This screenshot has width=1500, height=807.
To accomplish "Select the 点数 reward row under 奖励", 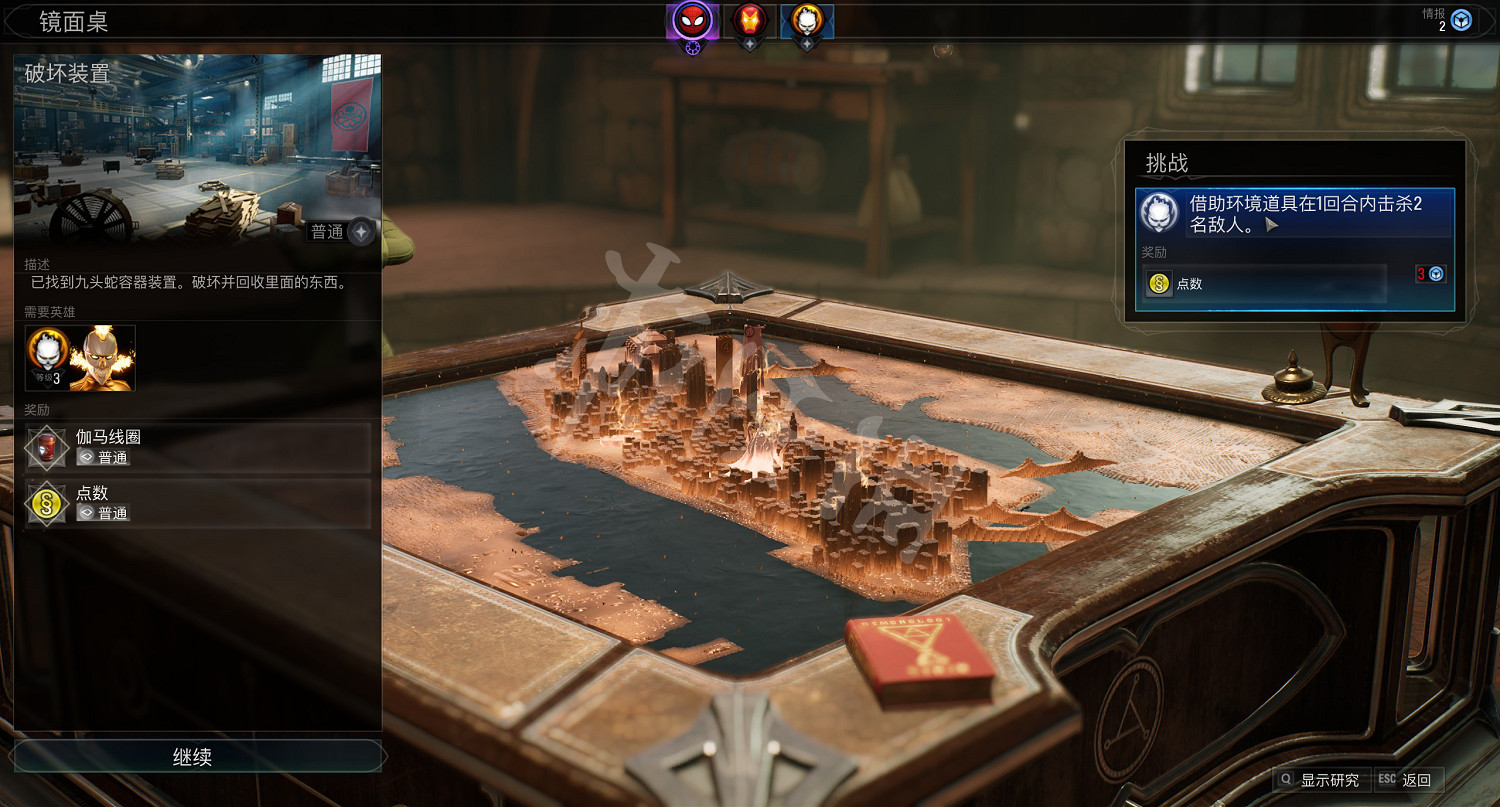I will (x=198, y=503).
